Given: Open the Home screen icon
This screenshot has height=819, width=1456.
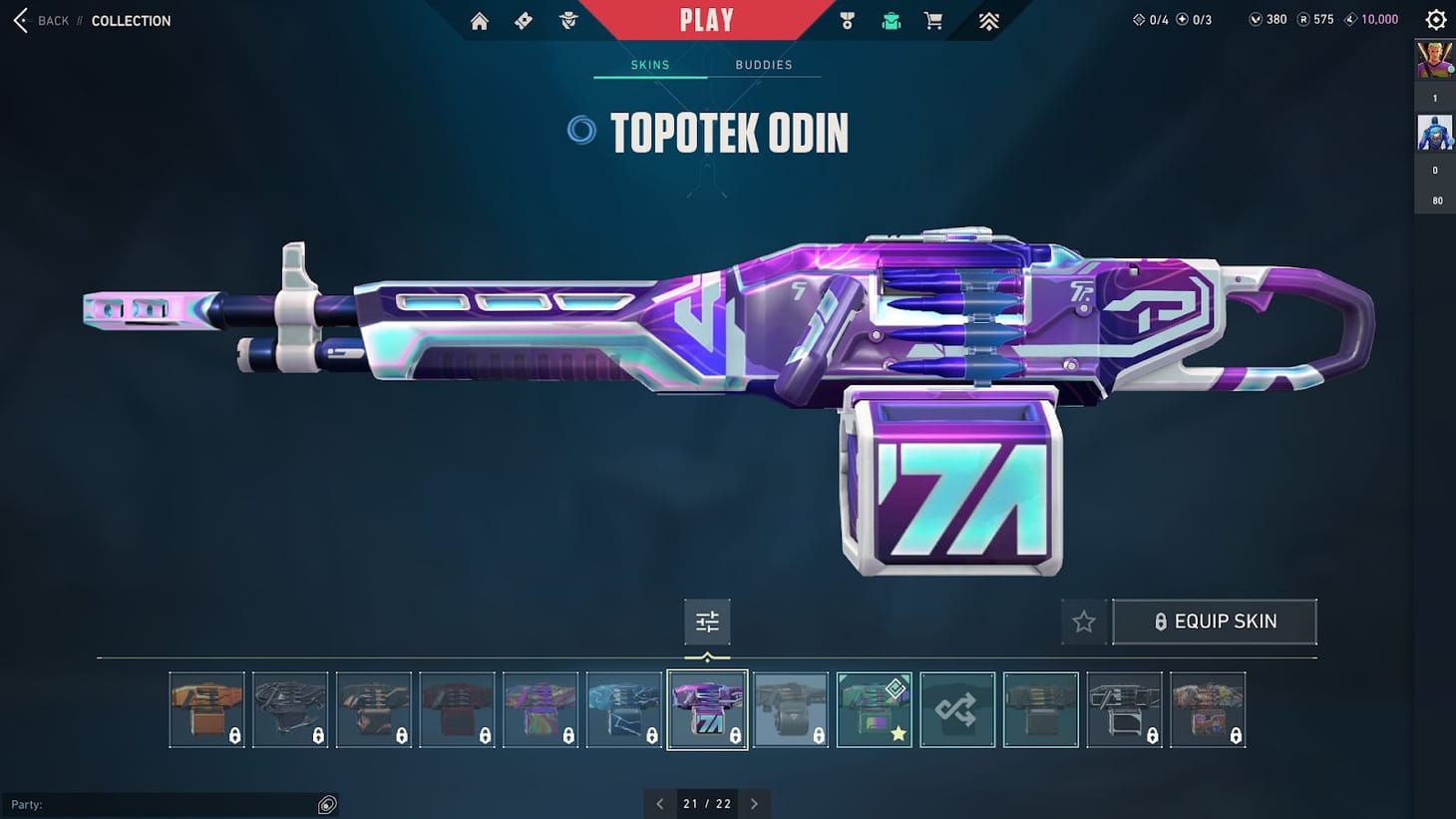Looking at the screenshot, I should [479, 20].
